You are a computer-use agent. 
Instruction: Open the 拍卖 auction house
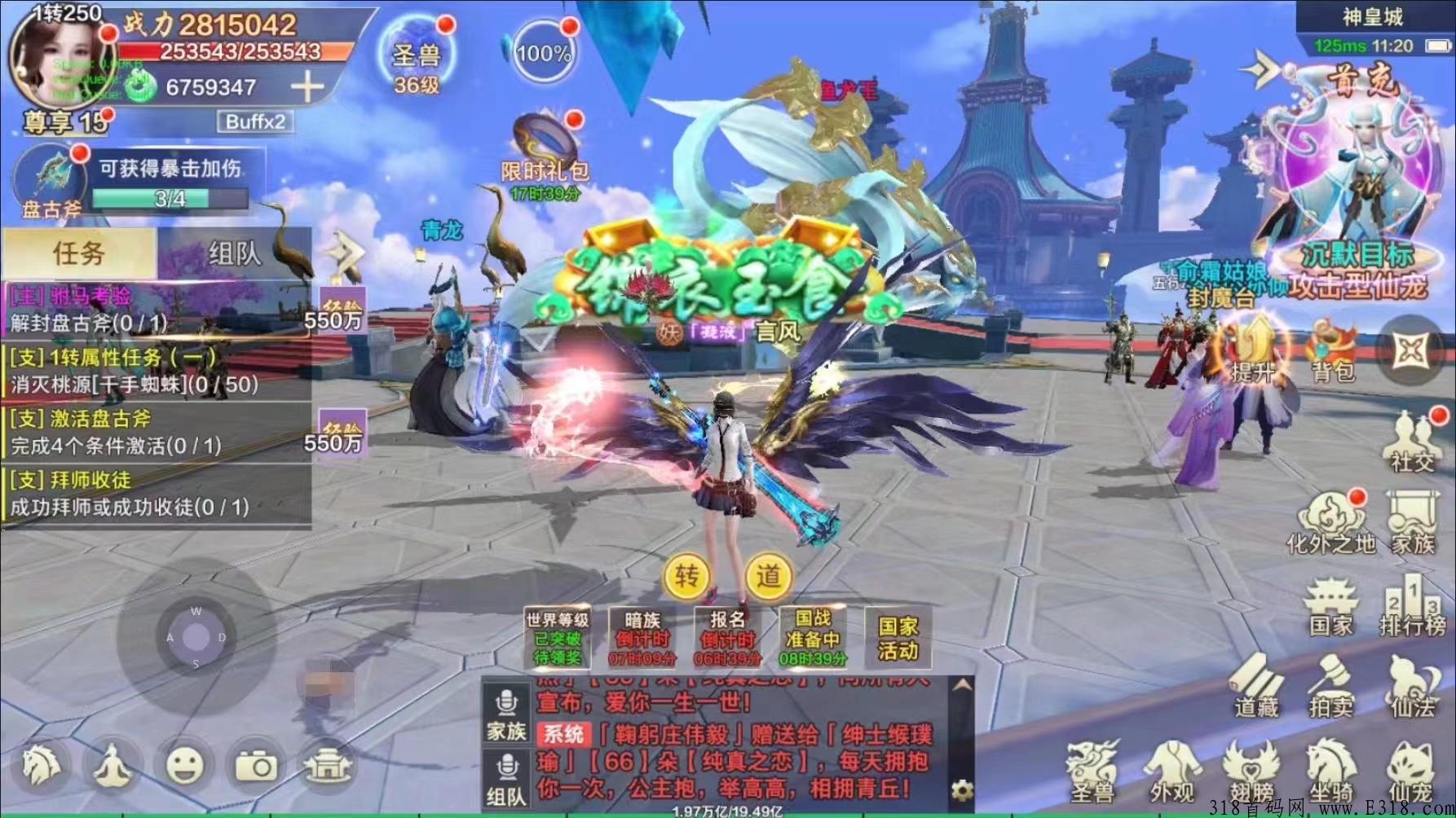1332,687
